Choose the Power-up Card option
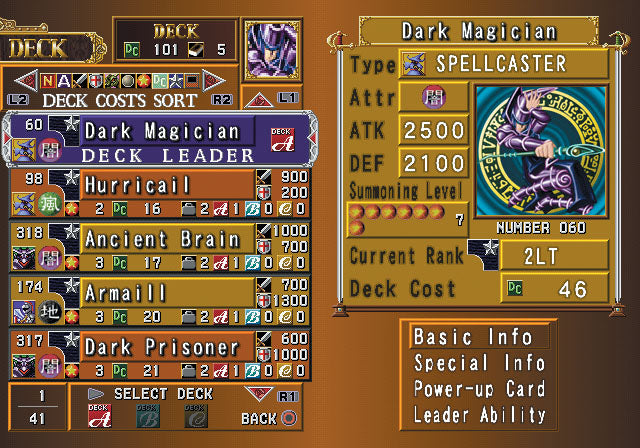Viewport: 640px width, 448px height. (480, 389)
